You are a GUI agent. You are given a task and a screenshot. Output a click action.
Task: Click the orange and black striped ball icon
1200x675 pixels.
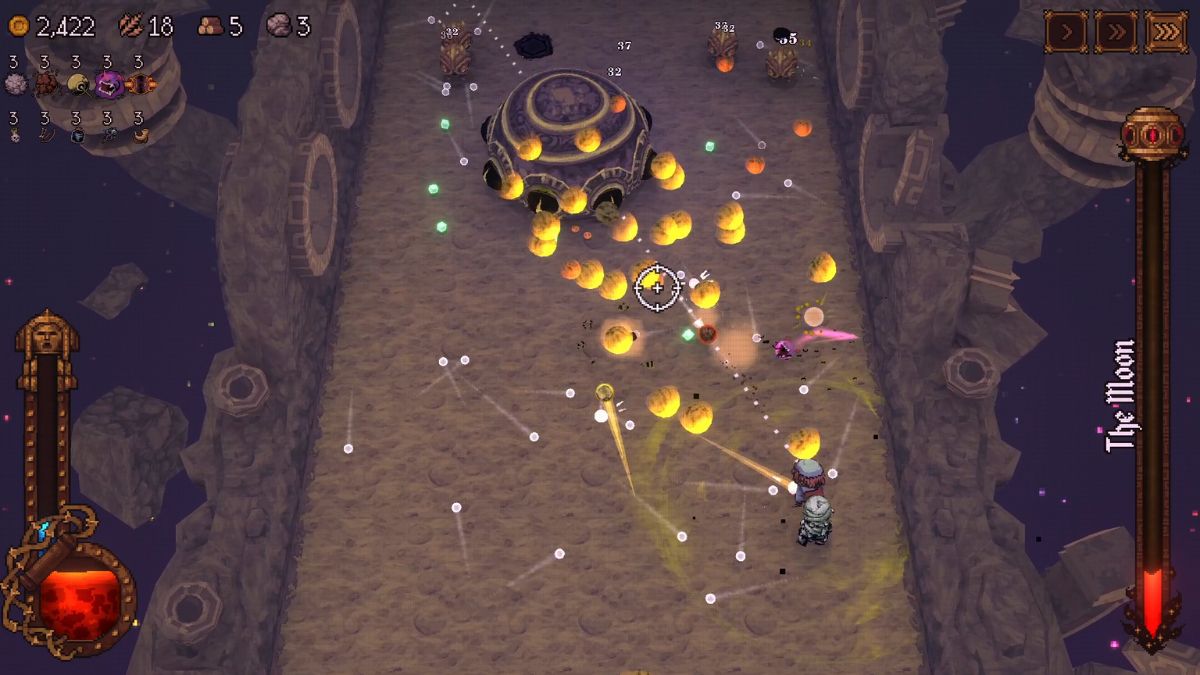pyautogui.click(x=140, y=84)
